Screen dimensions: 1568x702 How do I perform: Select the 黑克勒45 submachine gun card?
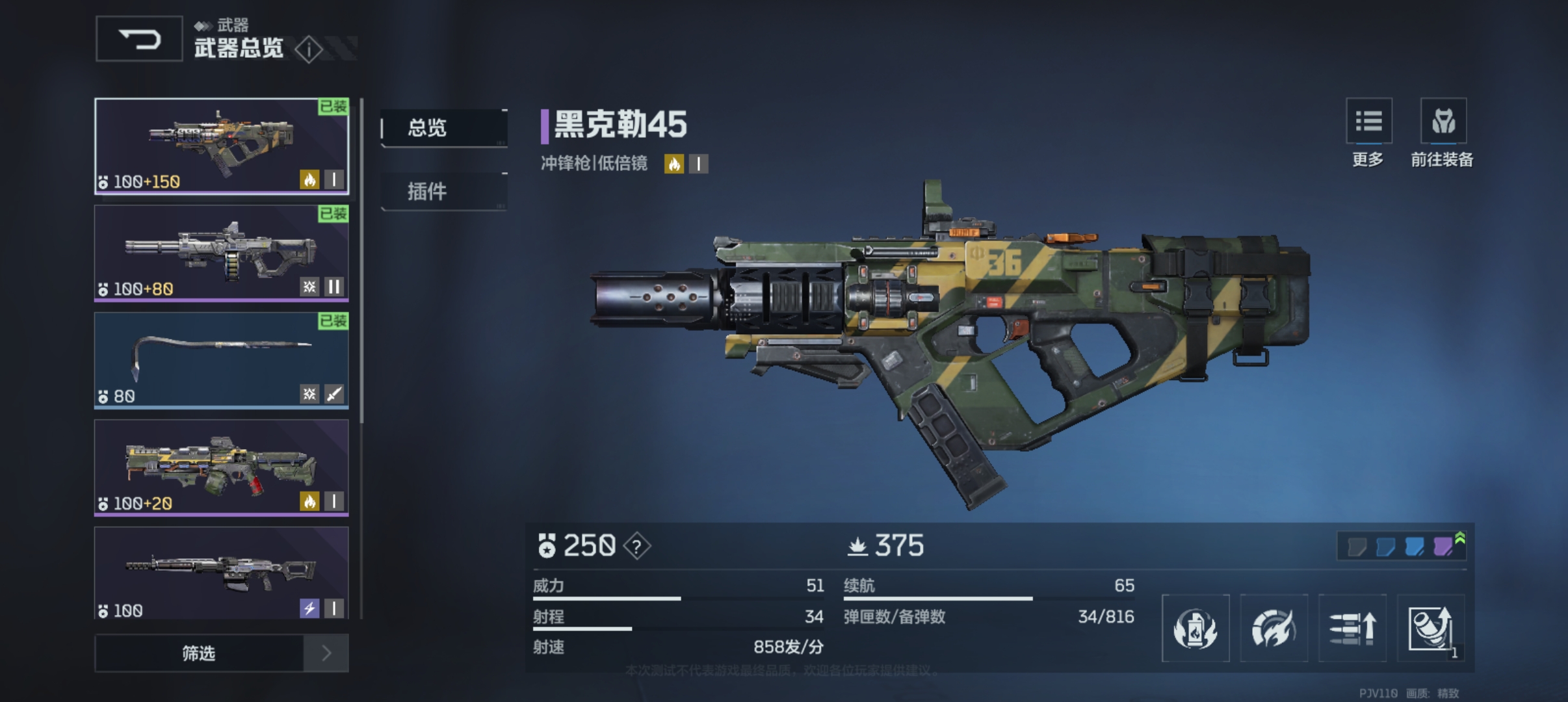(222, 146)
